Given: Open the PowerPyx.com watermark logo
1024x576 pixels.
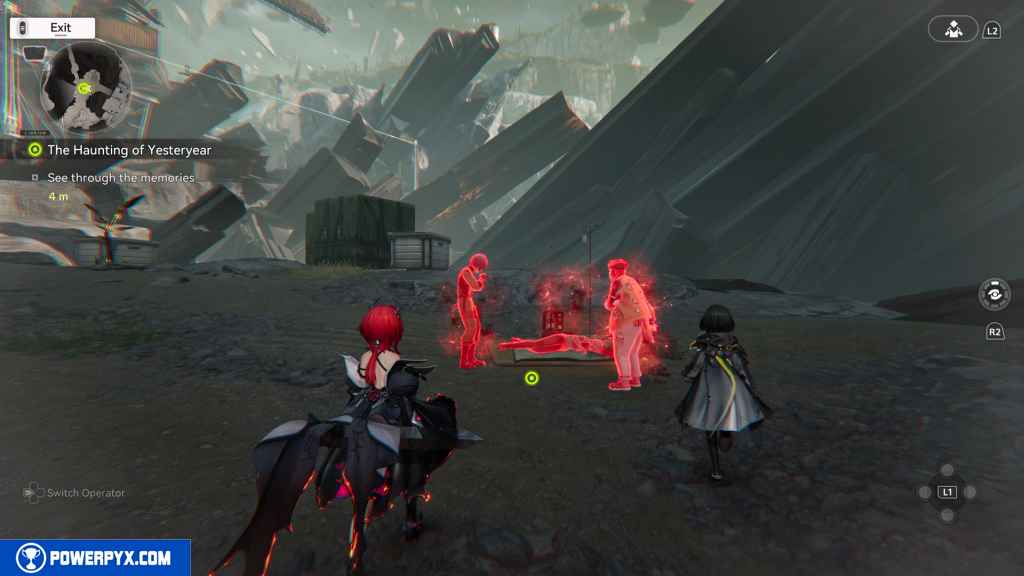Looking at the screenshot, I should [95, 558].
